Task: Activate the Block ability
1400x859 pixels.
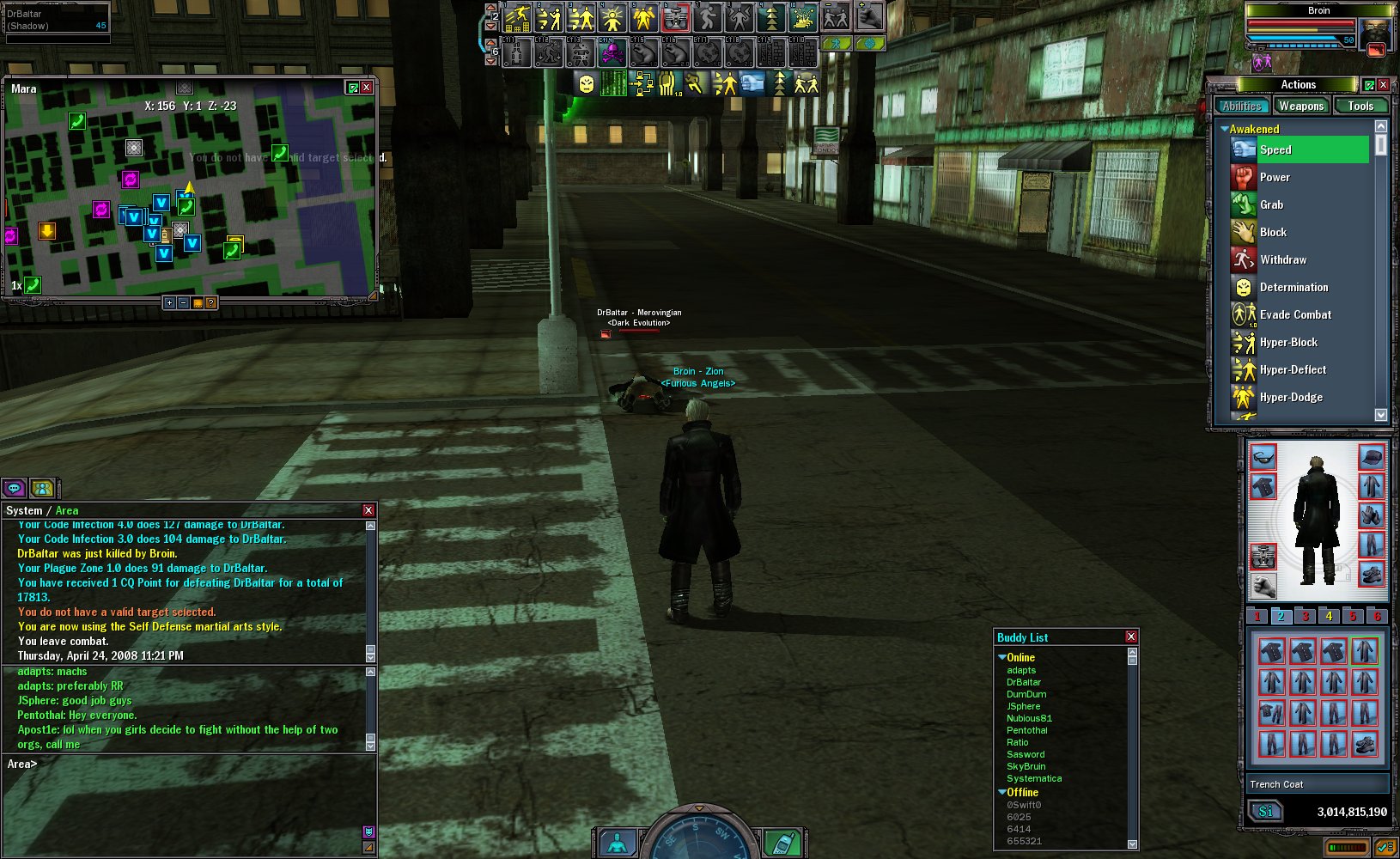Action: coord(1273,232)
